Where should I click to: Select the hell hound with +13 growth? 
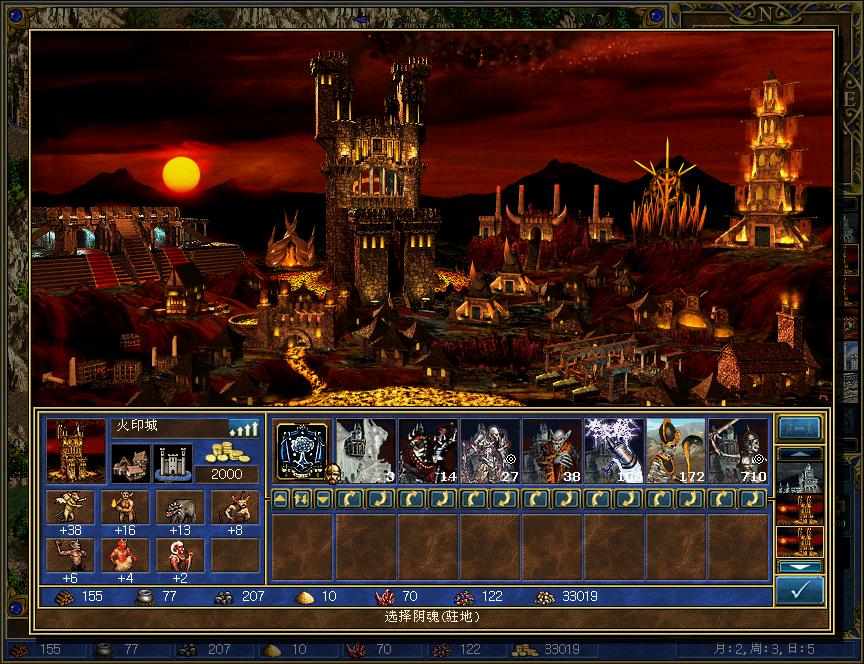click(x=180, y=508)
